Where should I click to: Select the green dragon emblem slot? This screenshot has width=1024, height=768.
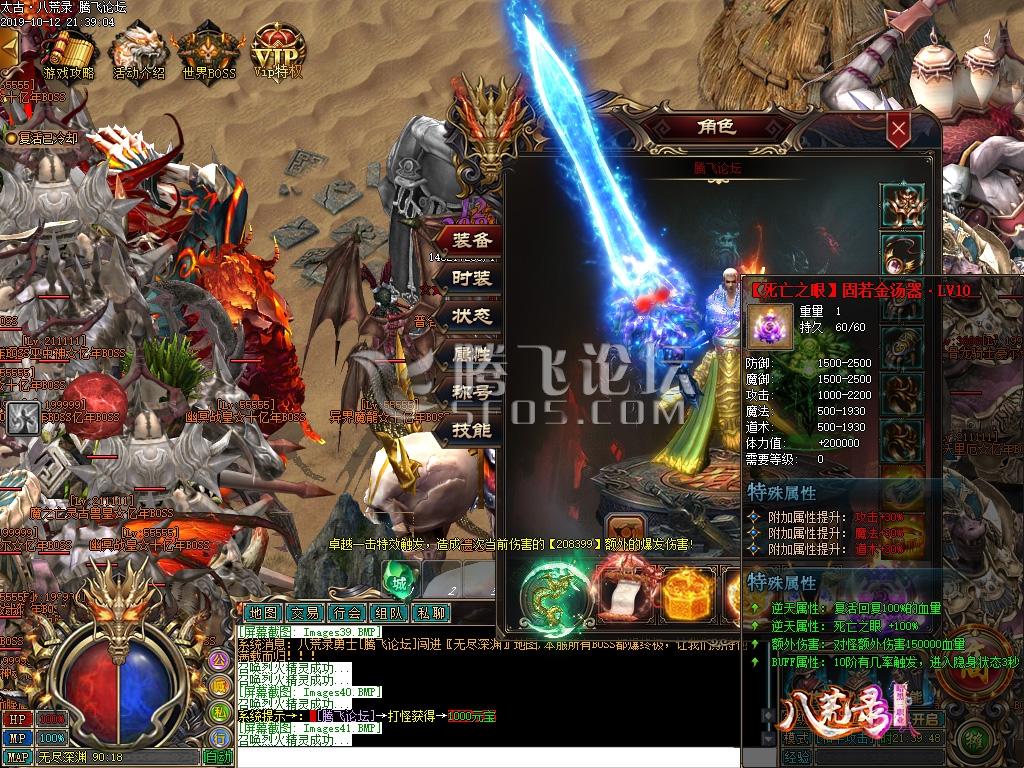tap(551, 593)
